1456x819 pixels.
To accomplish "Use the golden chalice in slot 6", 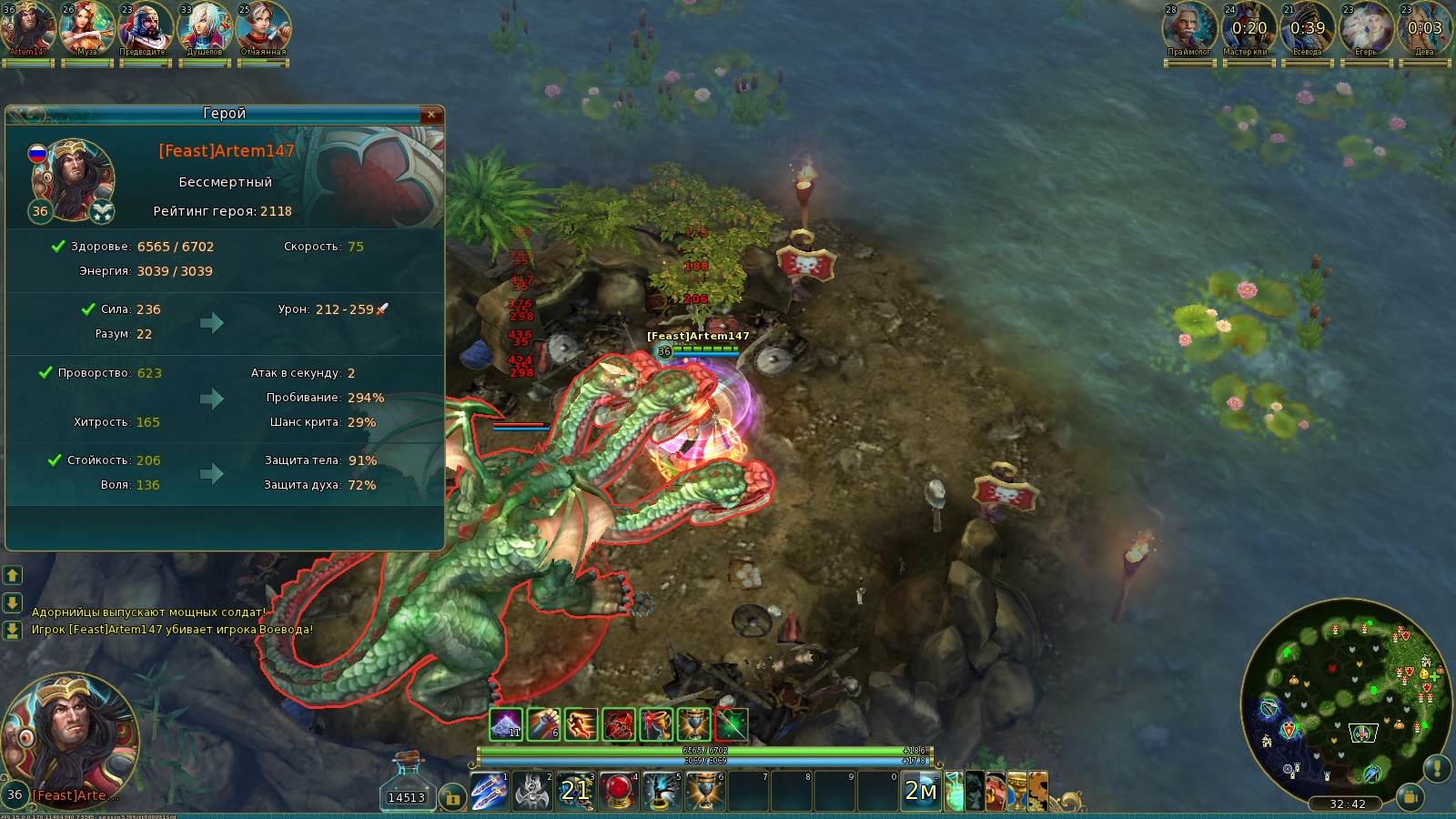I will (x=704, y=791).
